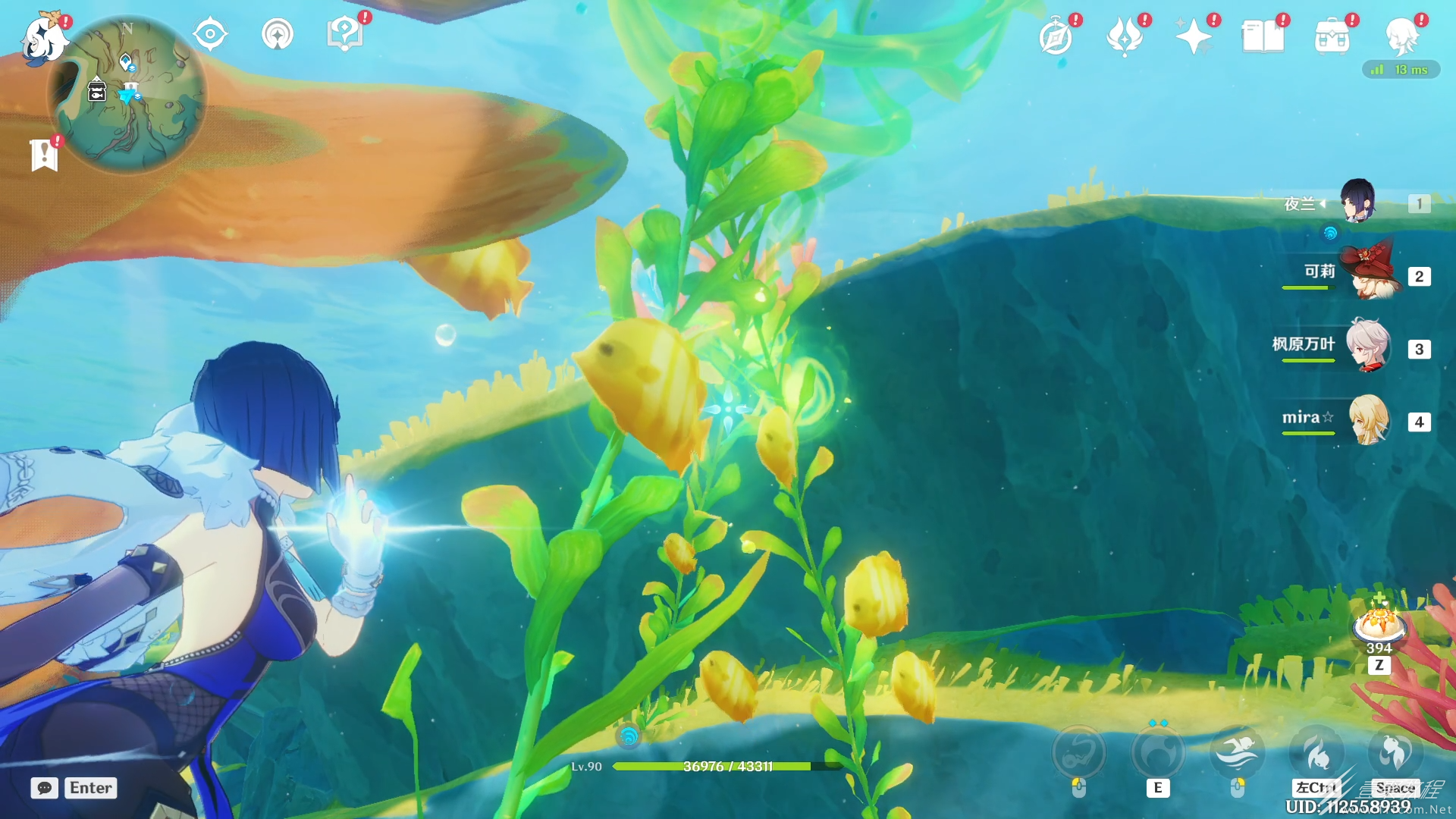The height and width of the screenshot is (819, 1456).
Task: Open the circular minimap
Action: (x=127, y=94)
